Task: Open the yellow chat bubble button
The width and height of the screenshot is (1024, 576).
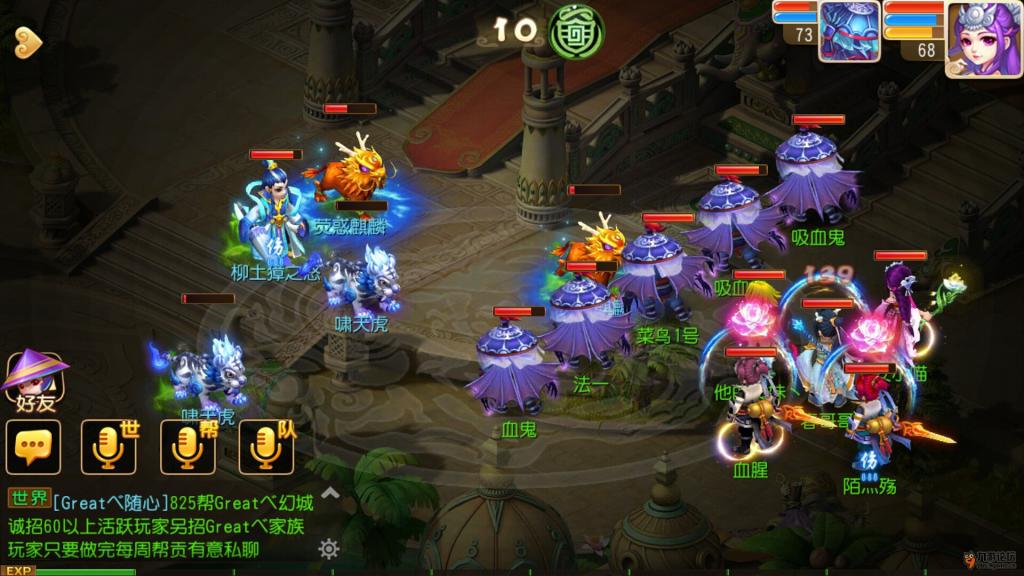Action: (x=33, y=447)
